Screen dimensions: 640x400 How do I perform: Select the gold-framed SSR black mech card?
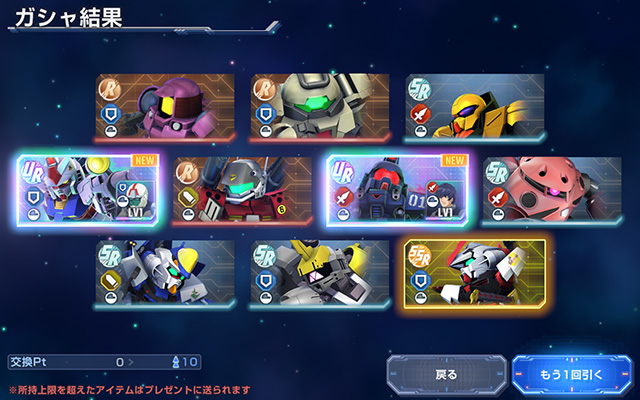coord(475,272)
